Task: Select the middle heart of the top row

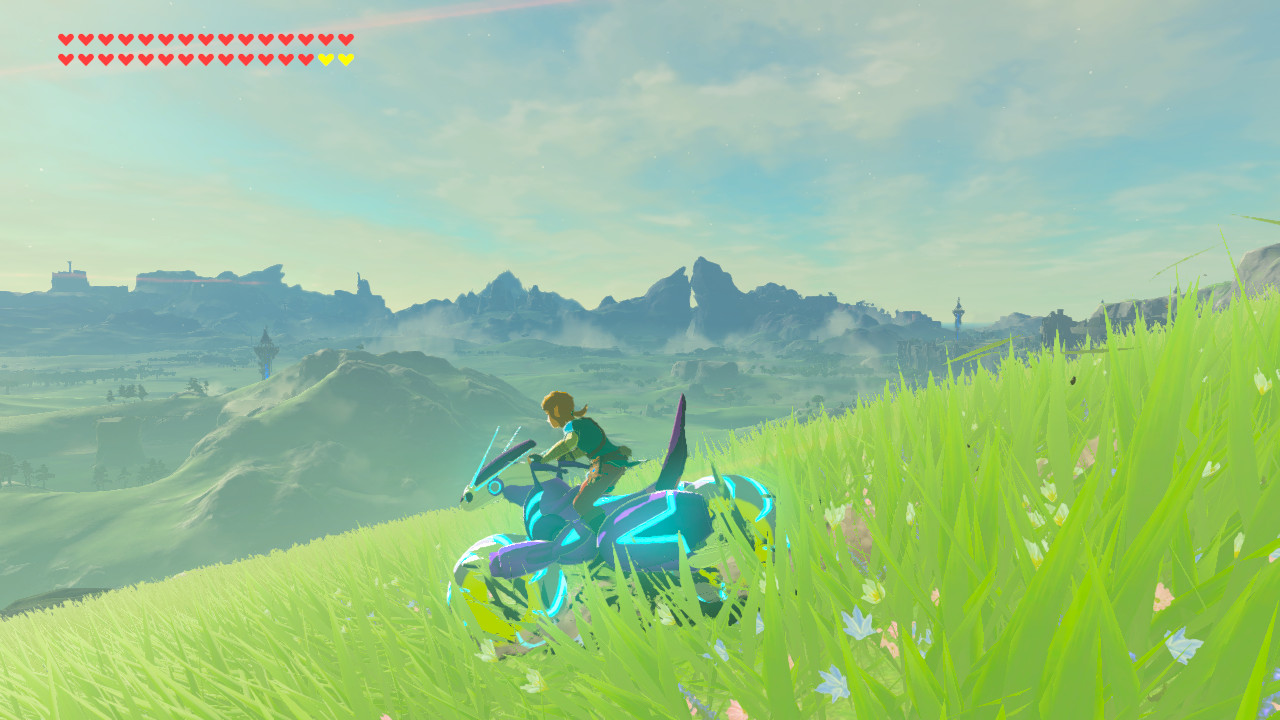Action: [206, 40]
